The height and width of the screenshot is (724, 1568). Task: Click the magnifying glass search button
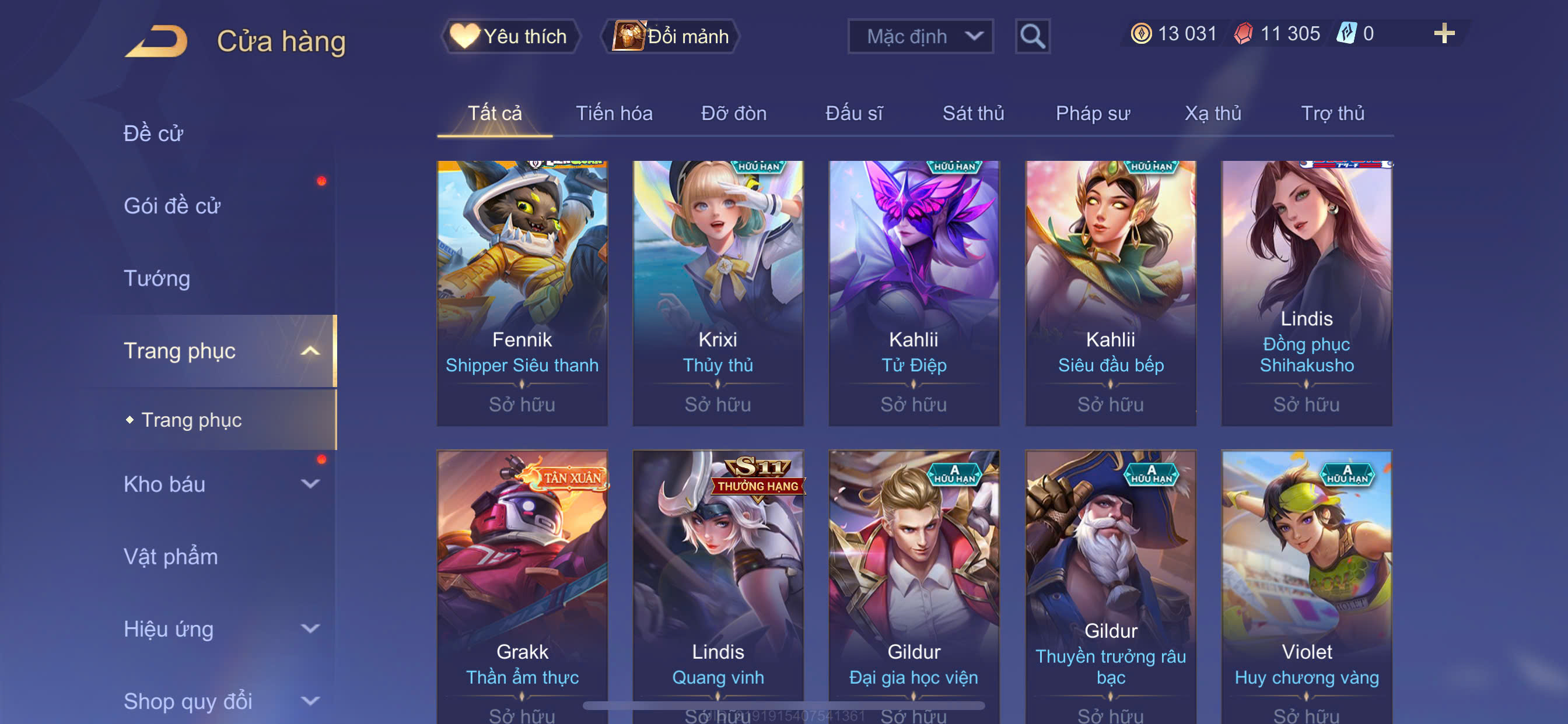click(1032, 37)
